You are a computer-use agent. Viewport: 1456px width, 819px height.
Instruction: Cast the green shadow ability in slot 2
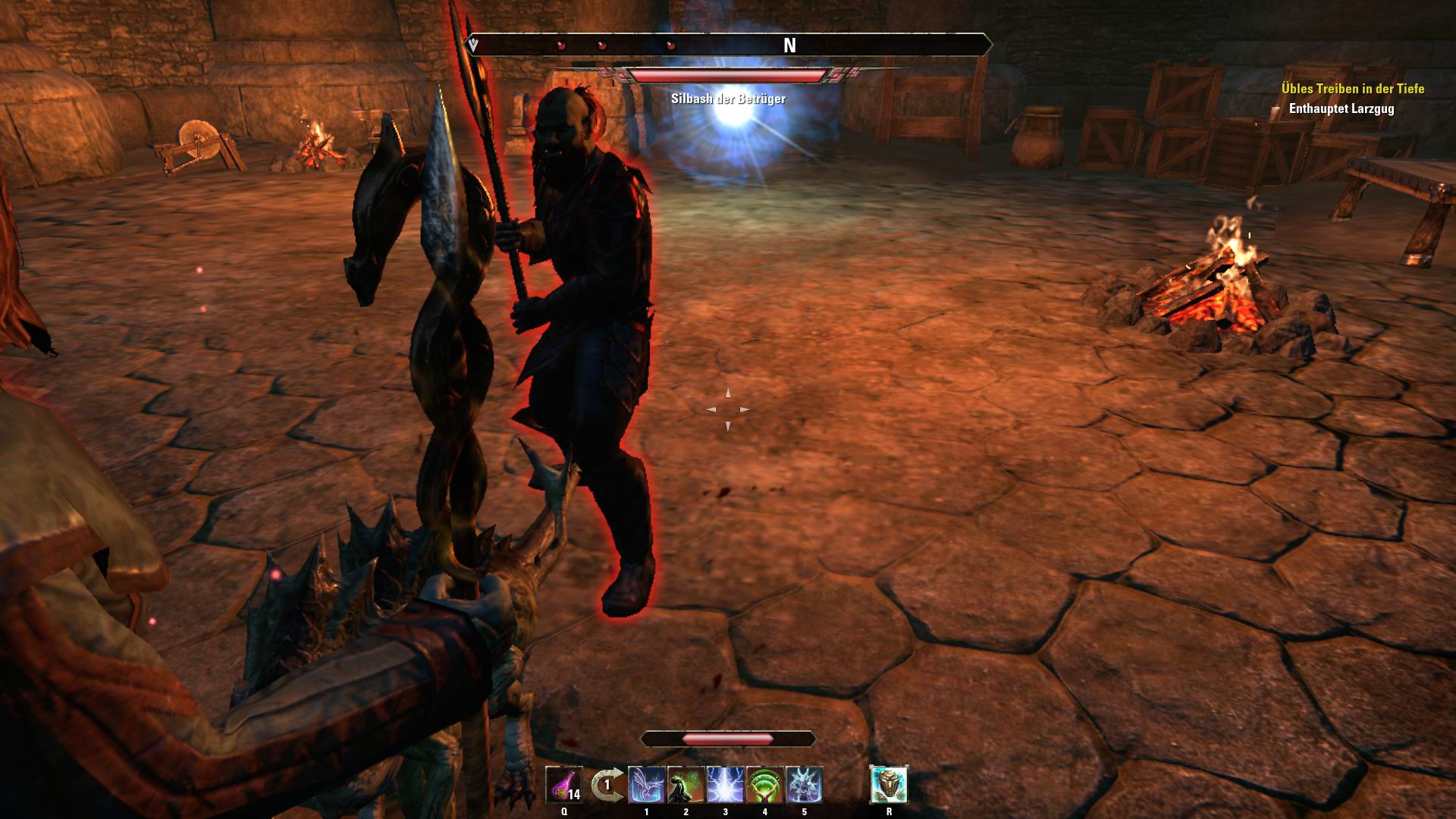tap(686, 786)
